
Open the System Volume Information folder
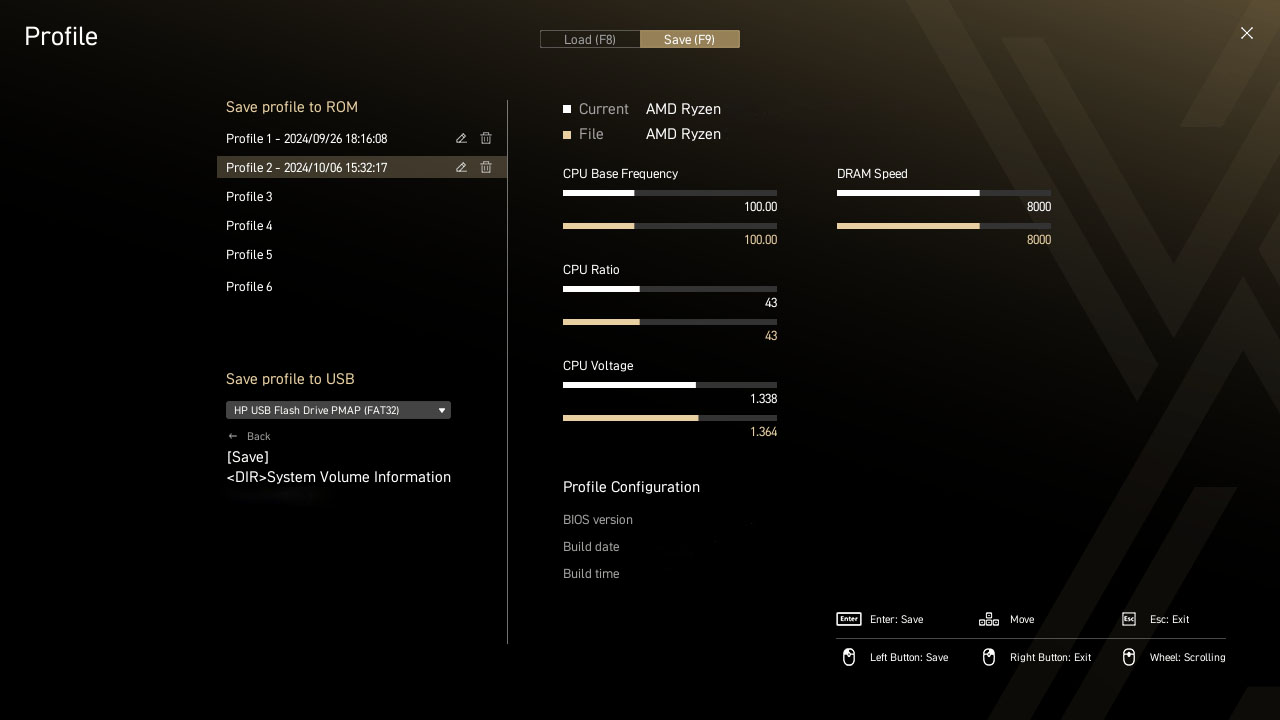click(x=339, y=477)
